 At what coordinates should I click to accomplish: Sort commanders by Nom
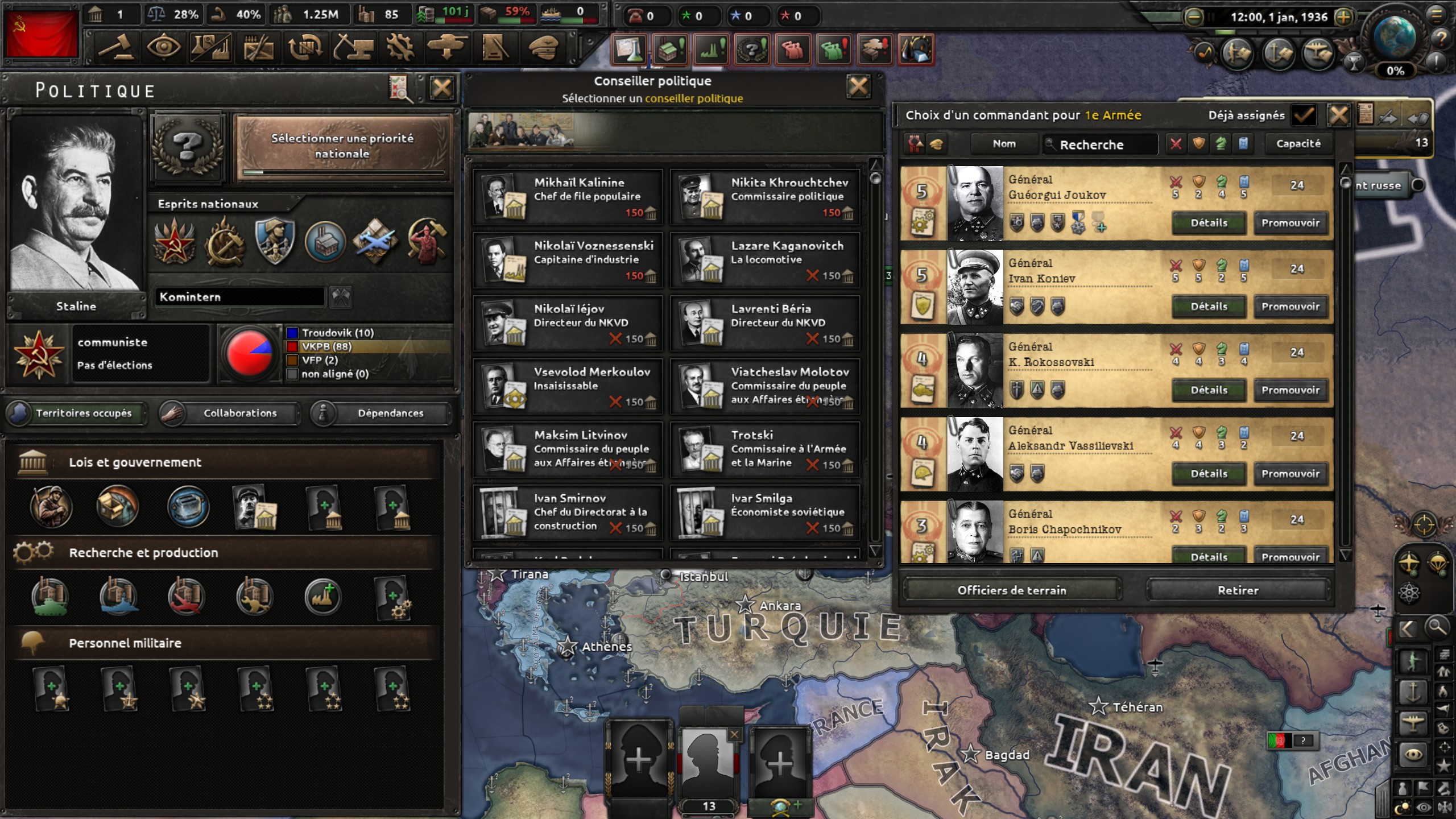pos(1004,144)
